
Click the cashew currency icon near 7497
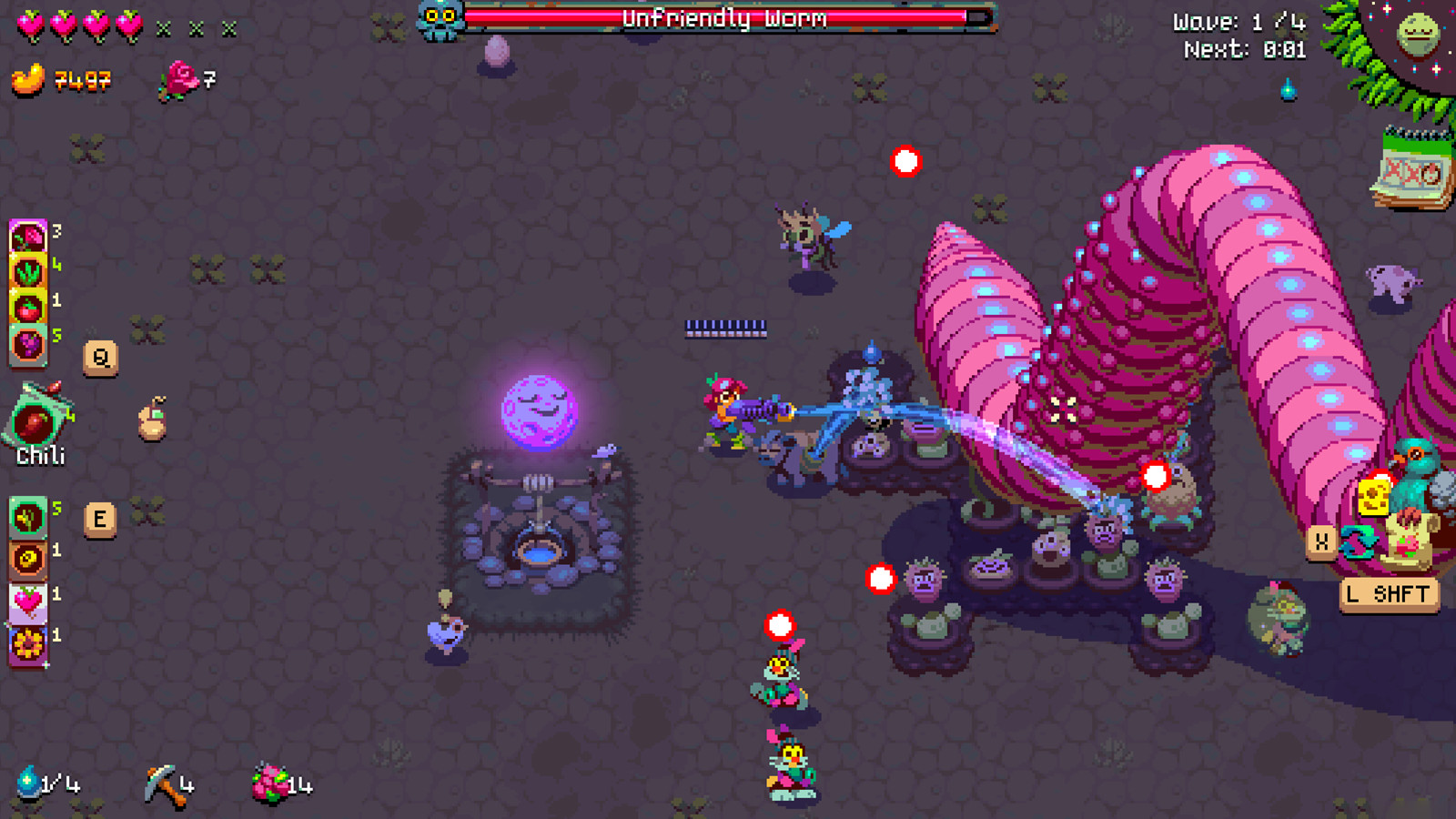27,80
